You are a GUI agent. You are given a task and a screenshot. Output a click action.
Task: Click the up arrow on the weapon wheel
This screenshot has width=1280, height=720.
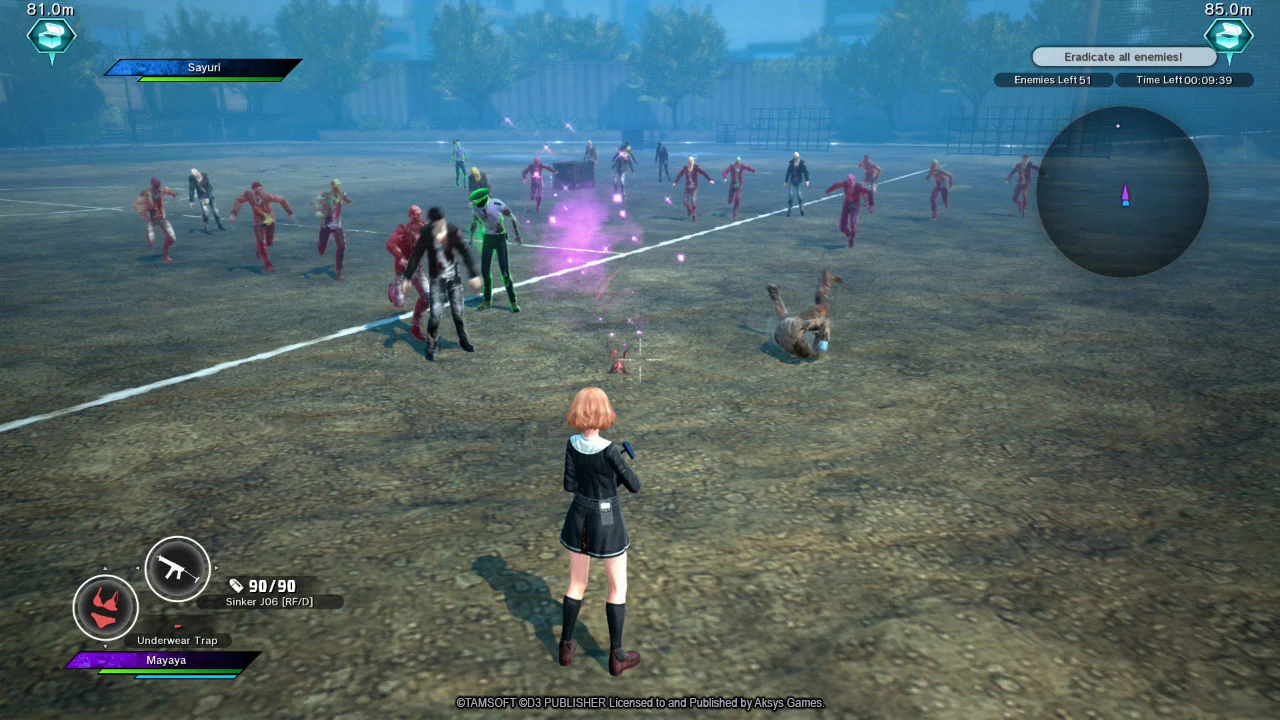point(106,568)
